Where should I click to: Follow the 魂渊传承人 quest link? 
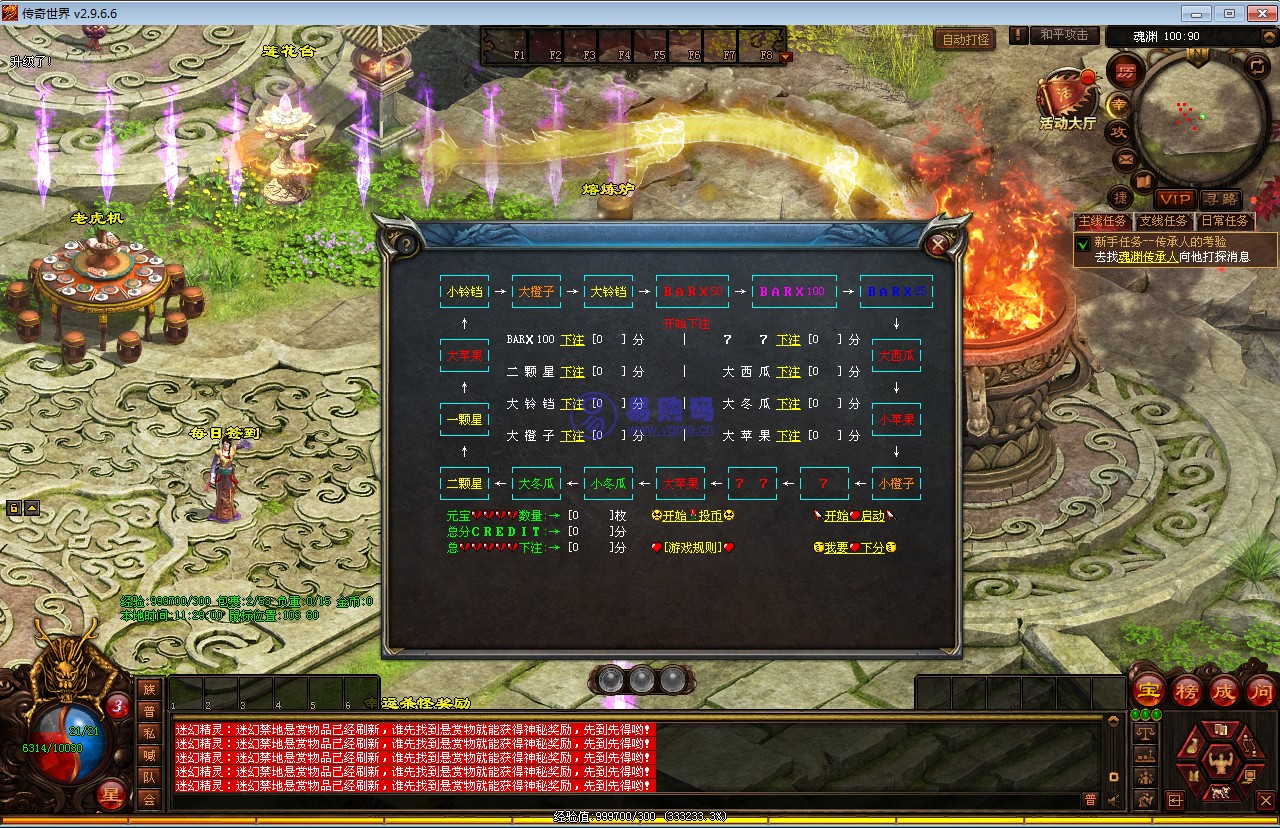click(1148, 257)
